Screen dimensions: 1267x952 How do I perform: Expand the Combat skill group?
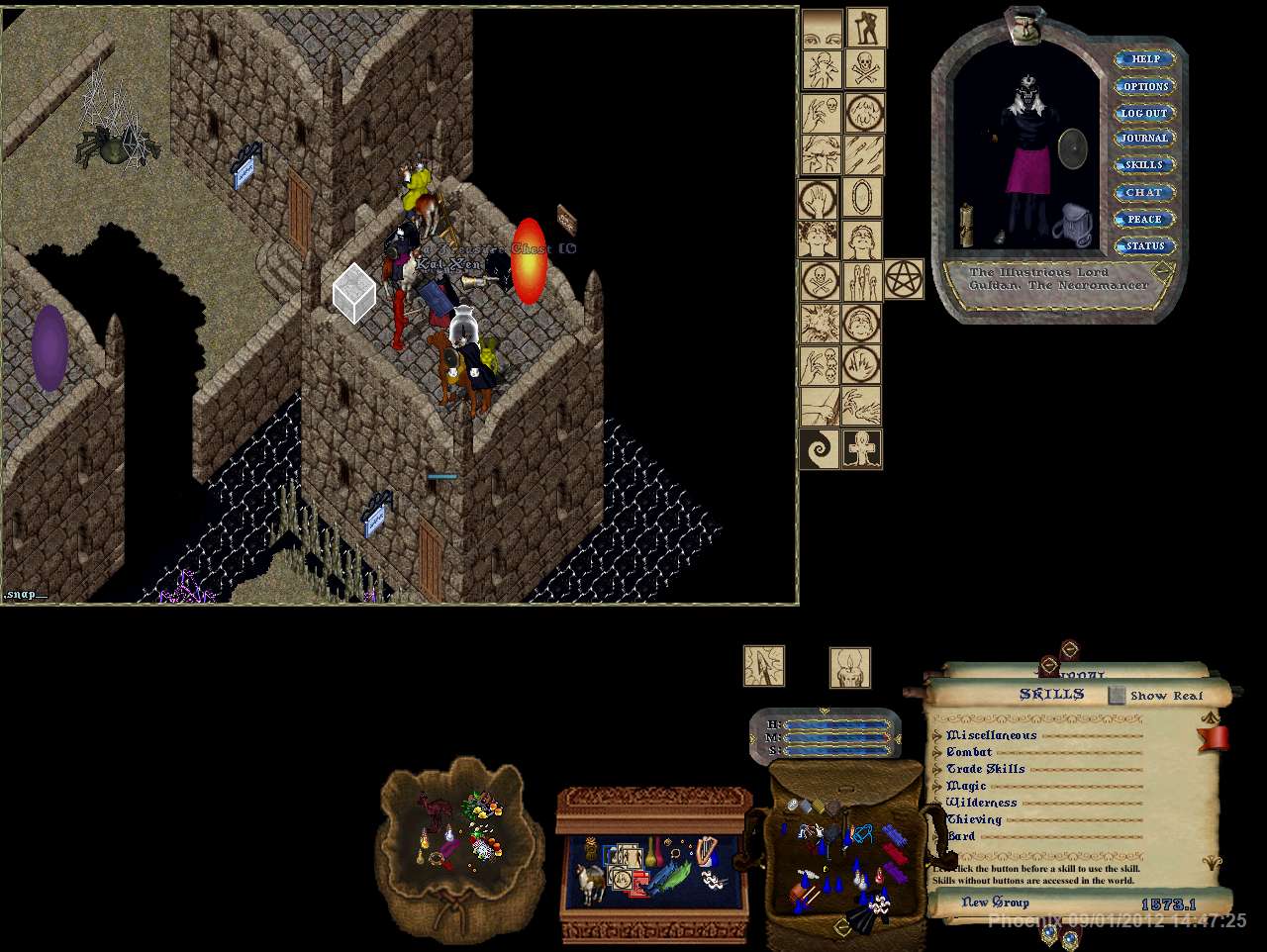(938, 752)
